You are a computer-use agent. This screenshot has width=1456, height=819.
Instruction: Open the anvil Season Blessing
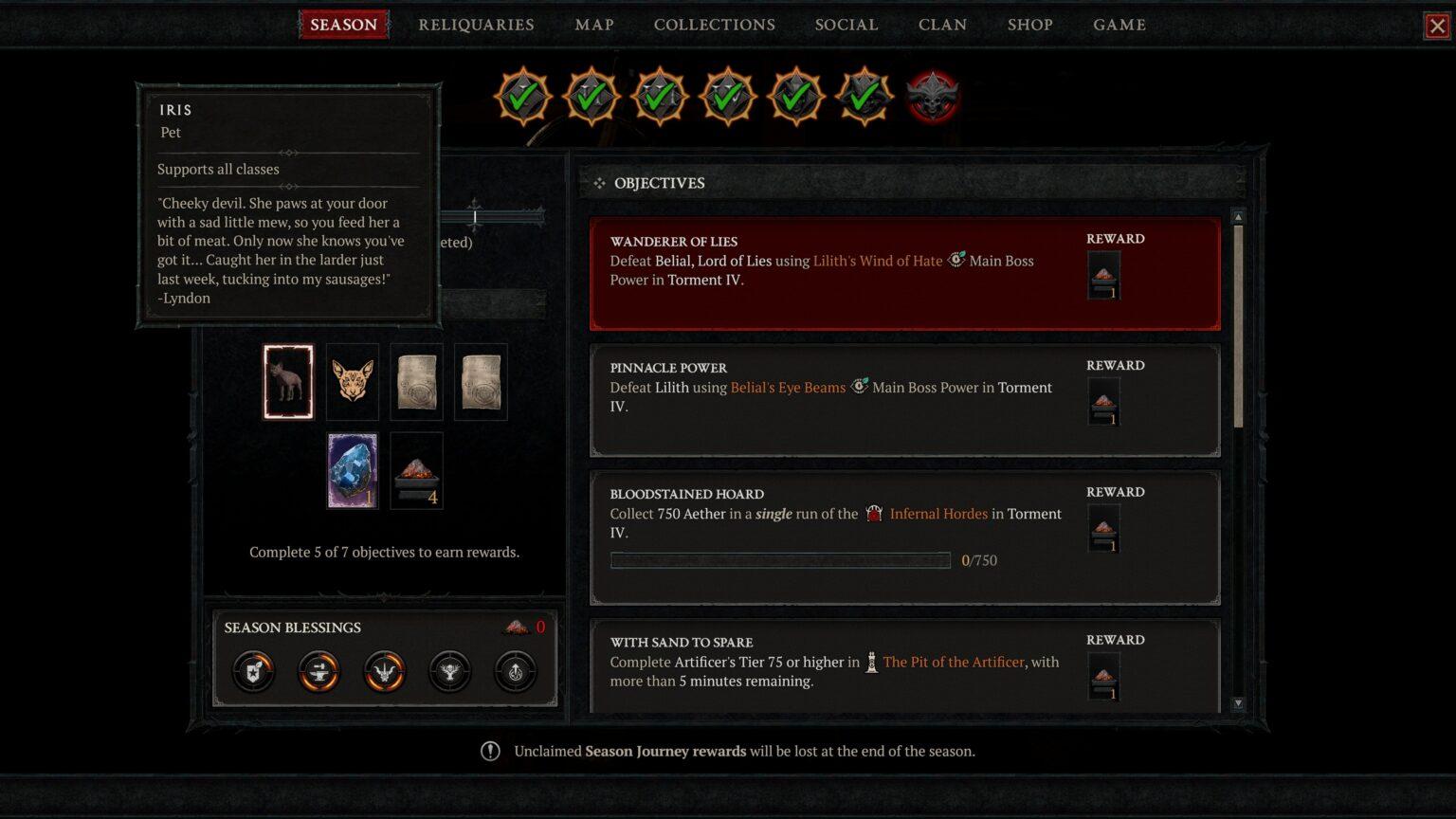(318, 672)
